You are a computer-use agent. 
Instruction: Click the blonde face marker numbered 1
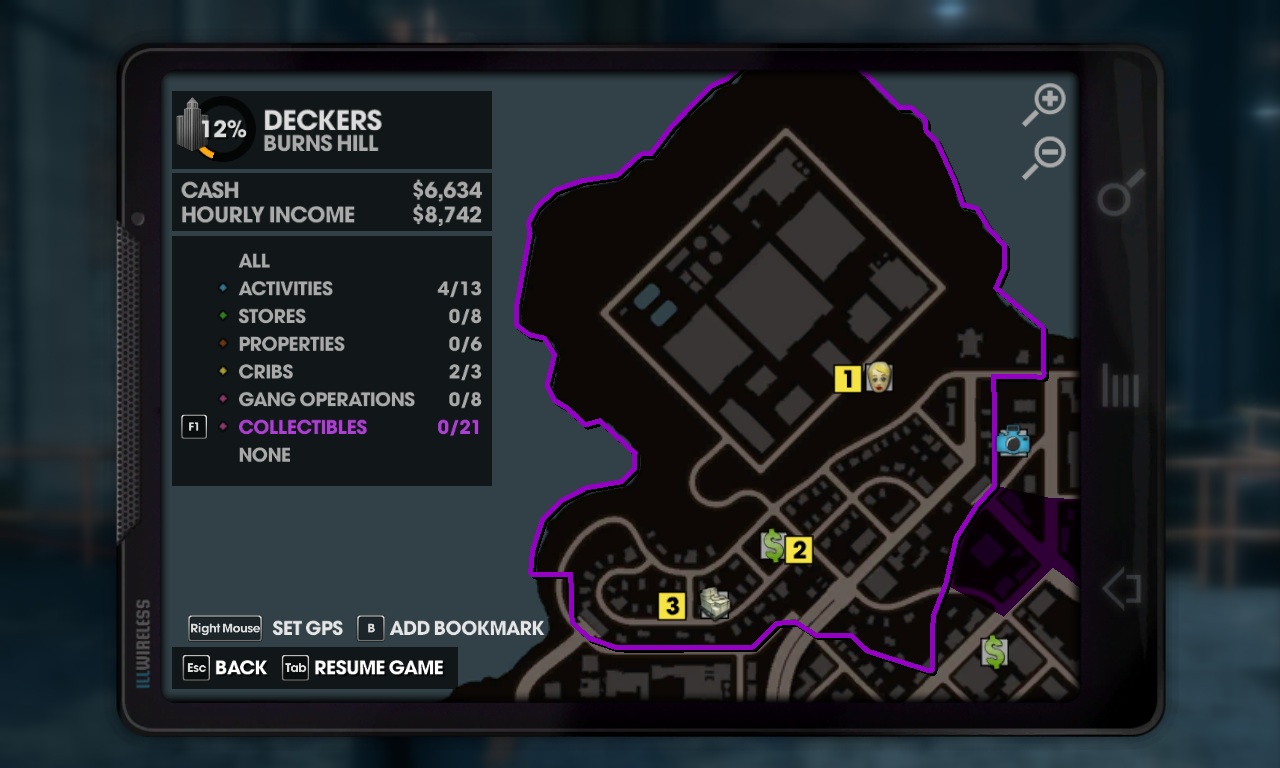(878, 377)
